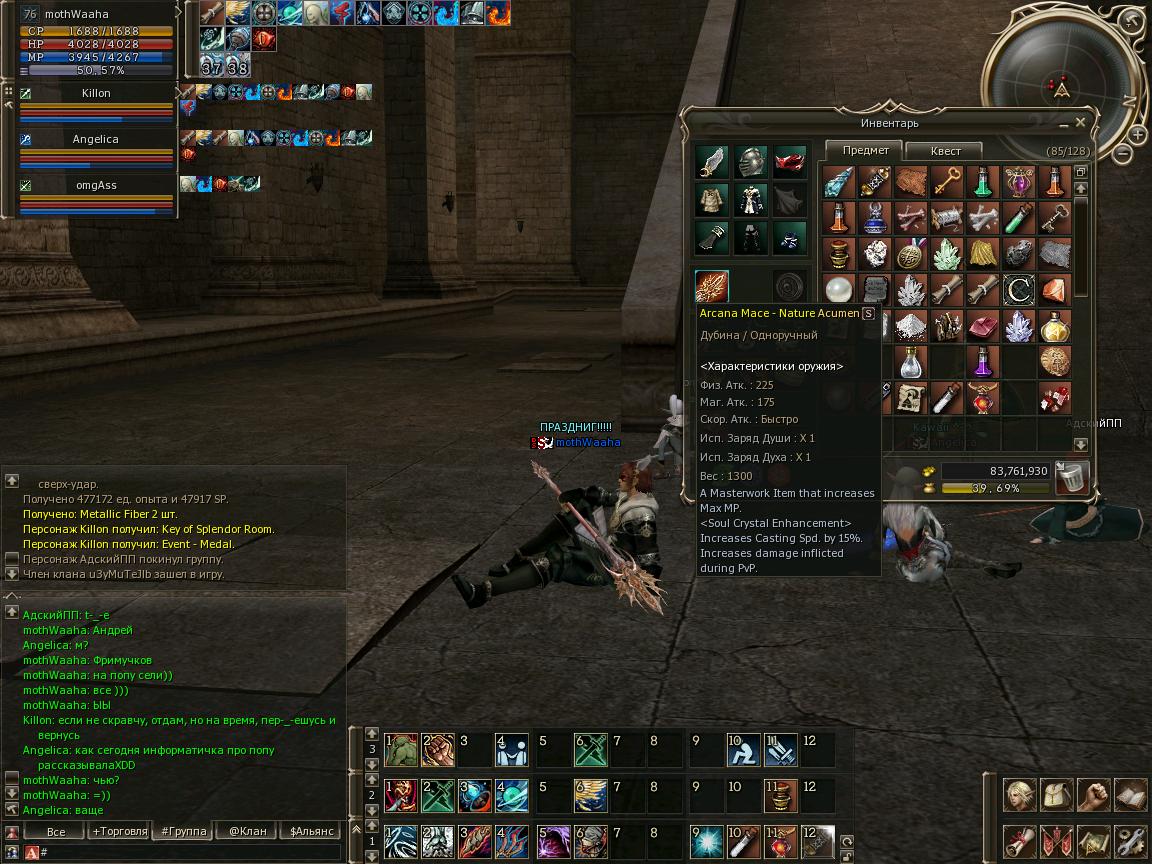Click the equipped Arcana Mace weapon slot

[x=712, y=287]
